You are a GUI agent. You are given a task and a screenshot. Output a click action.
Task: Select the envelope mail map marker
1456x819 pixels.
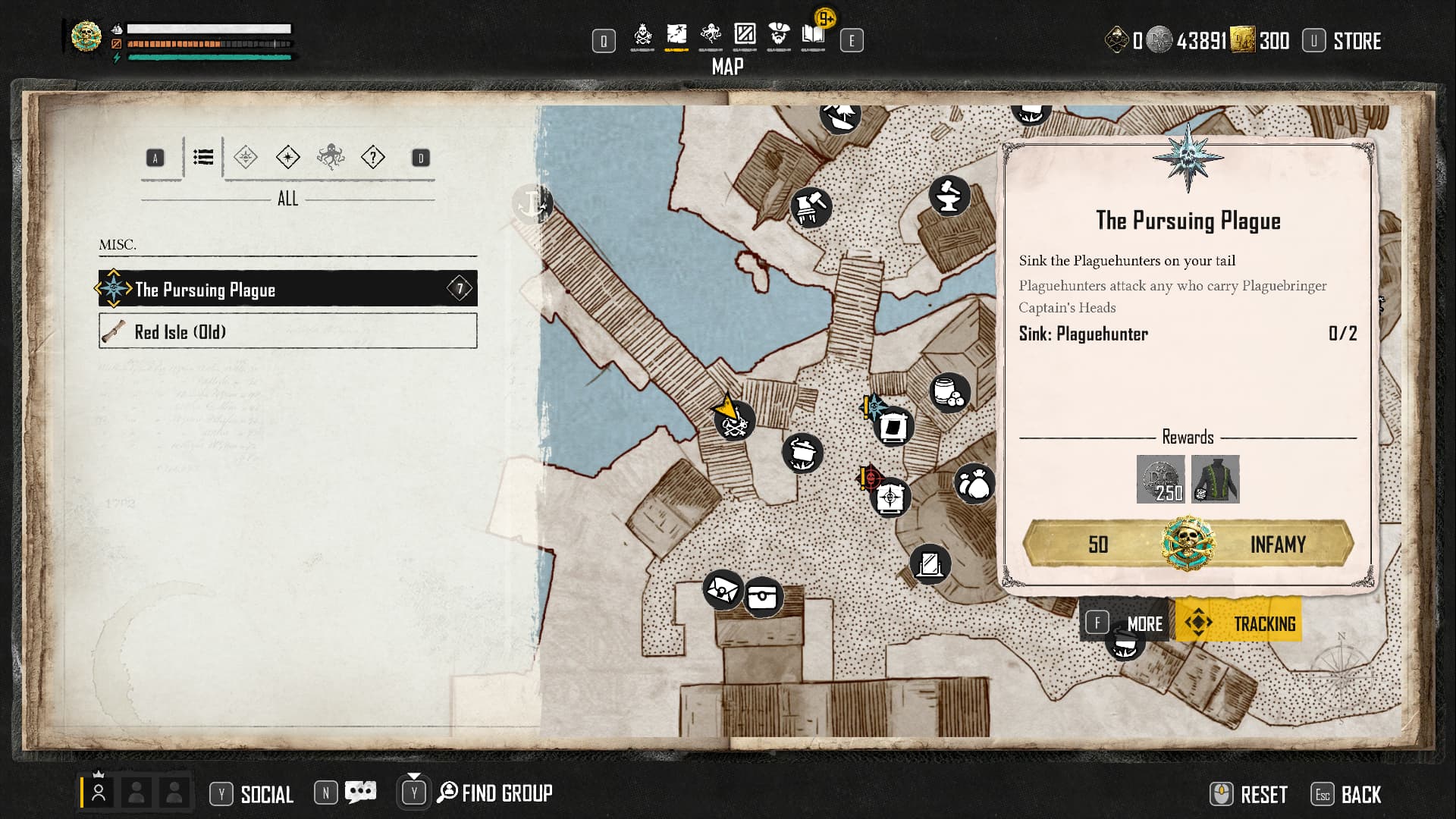click(x=722, y=589)
